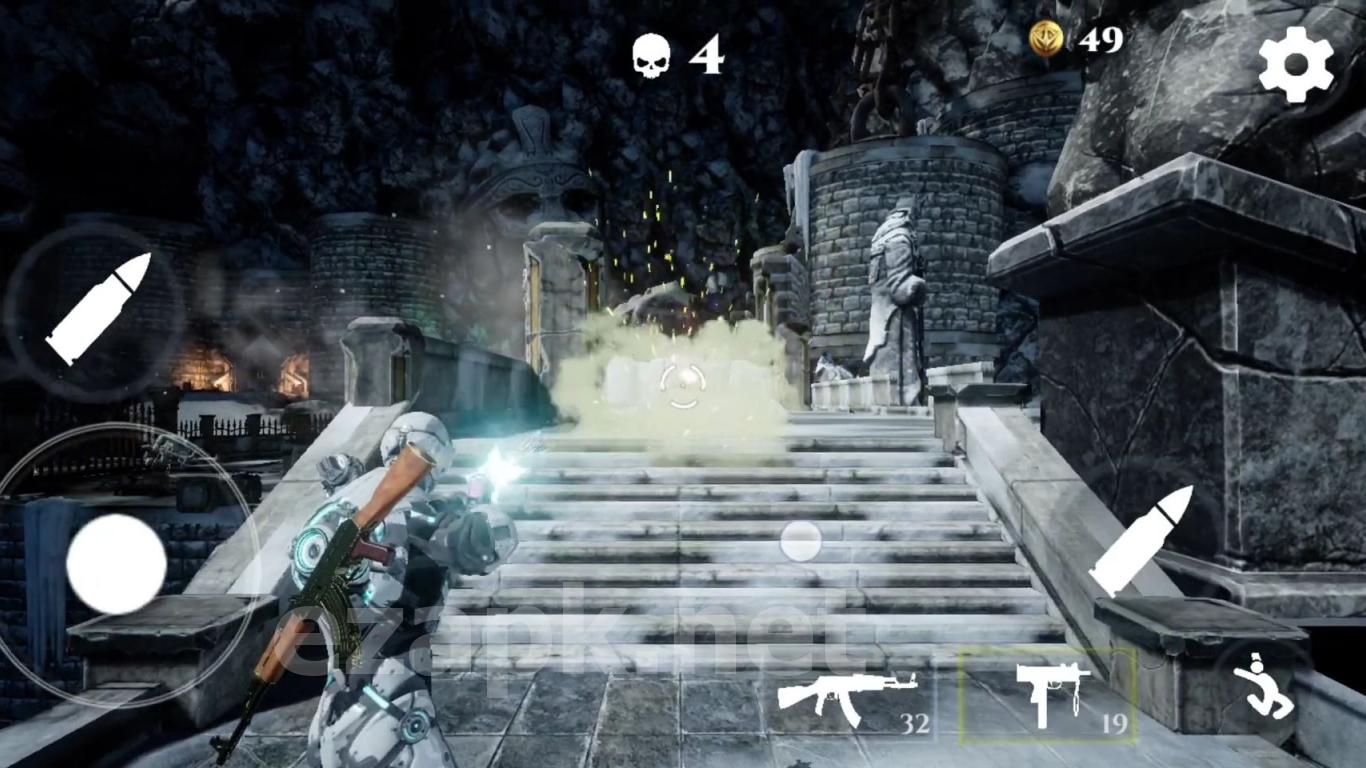The image size is (1366, 768).
Task: Switch to the submachine gun weapon slot
Action: 1048,695
